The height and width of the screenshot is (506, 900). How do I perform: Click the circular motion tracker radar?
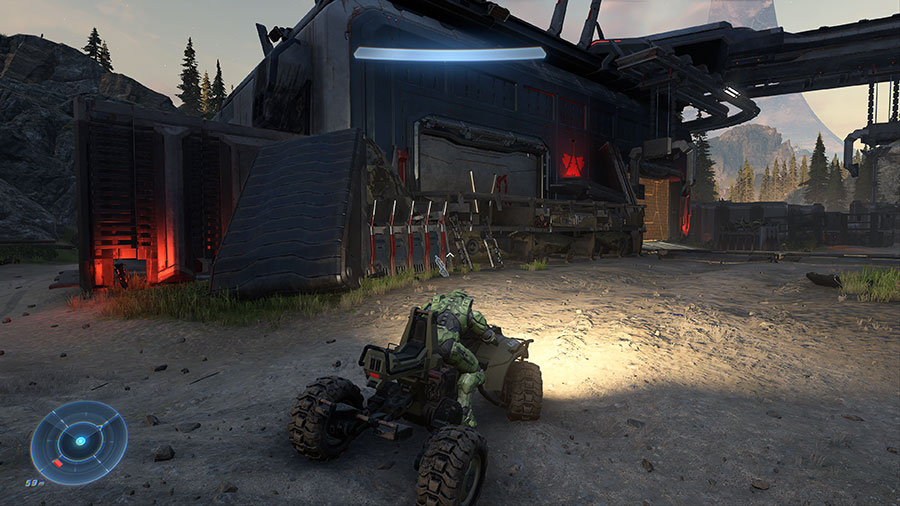[78, 442]
